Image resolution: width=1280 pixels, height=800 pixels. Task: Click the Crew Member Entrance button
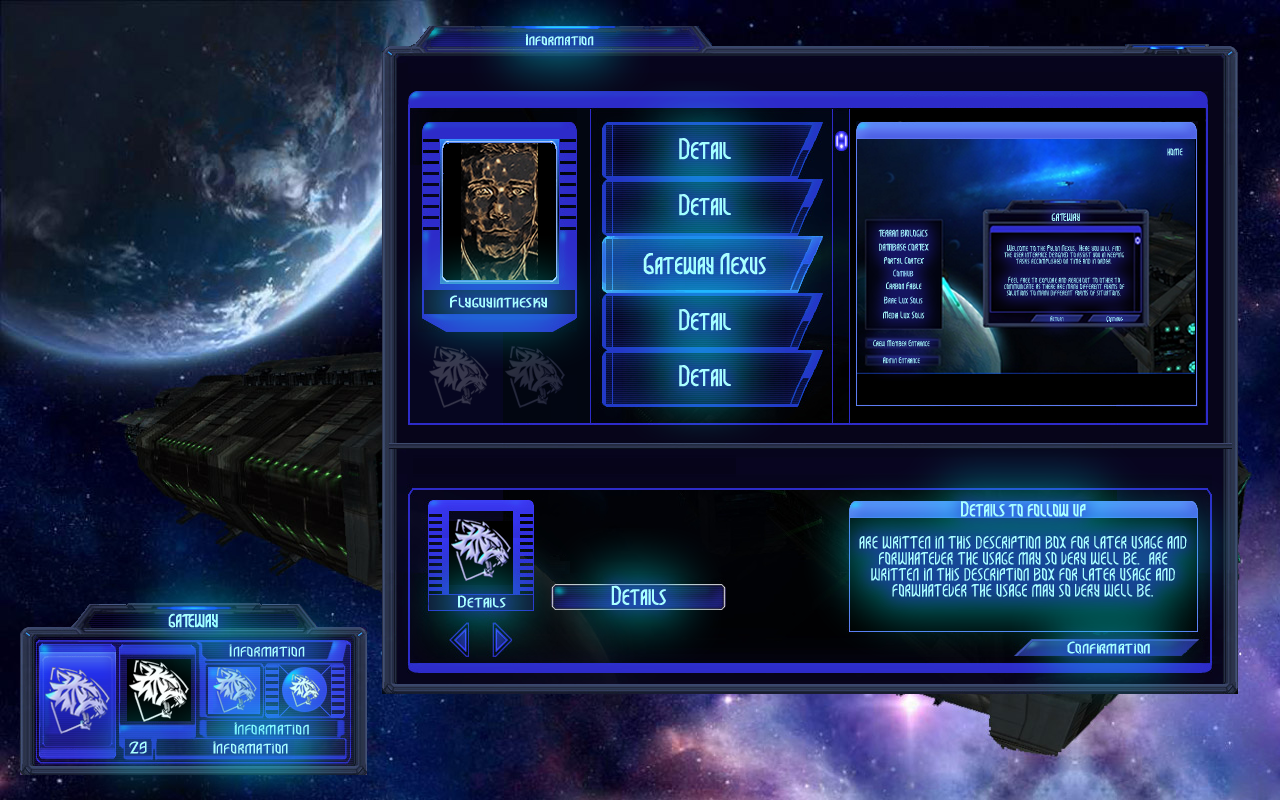[x=902, y=343]
